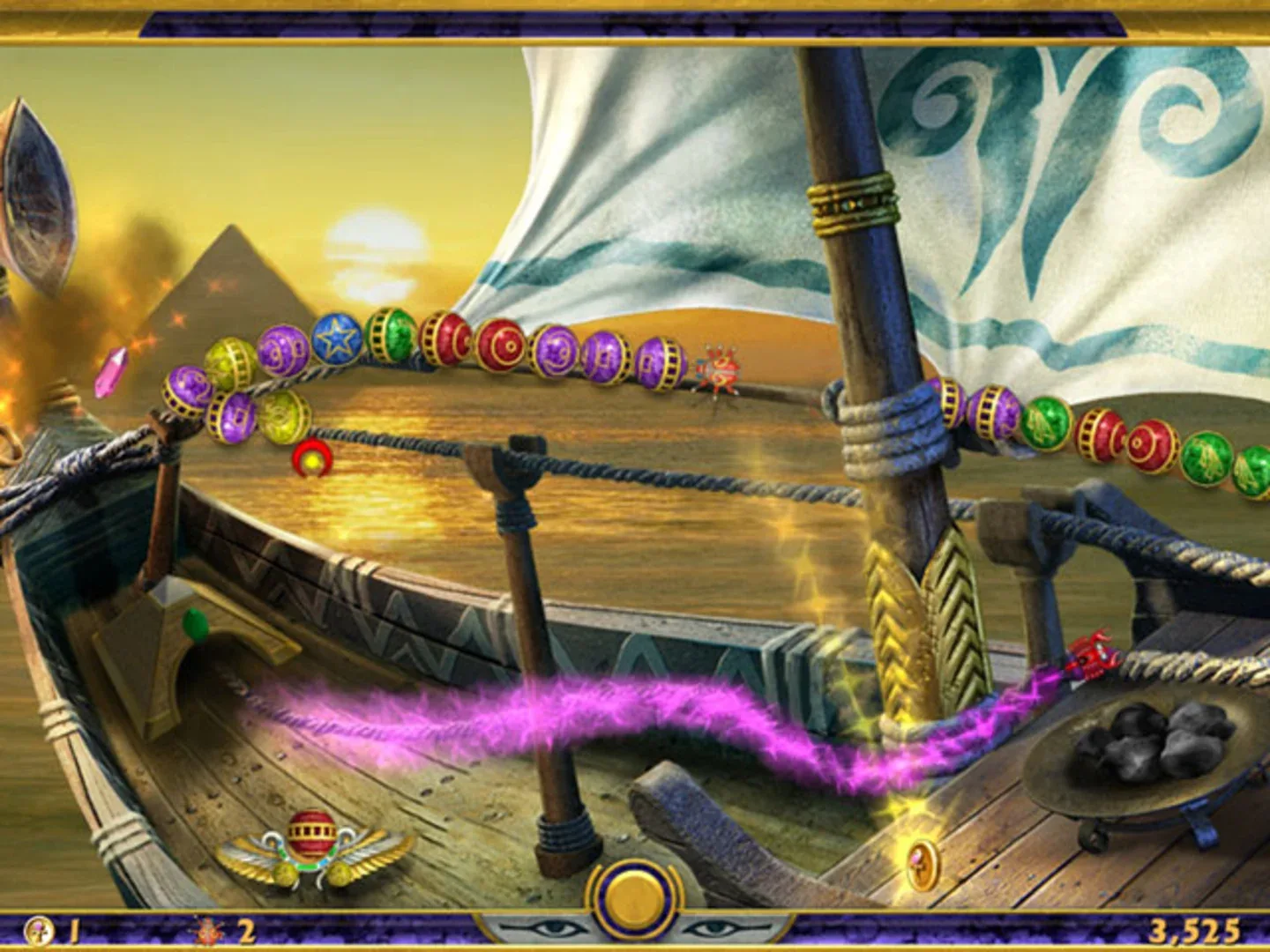Click the red scarab counter icon

click(x=208, y=929)
